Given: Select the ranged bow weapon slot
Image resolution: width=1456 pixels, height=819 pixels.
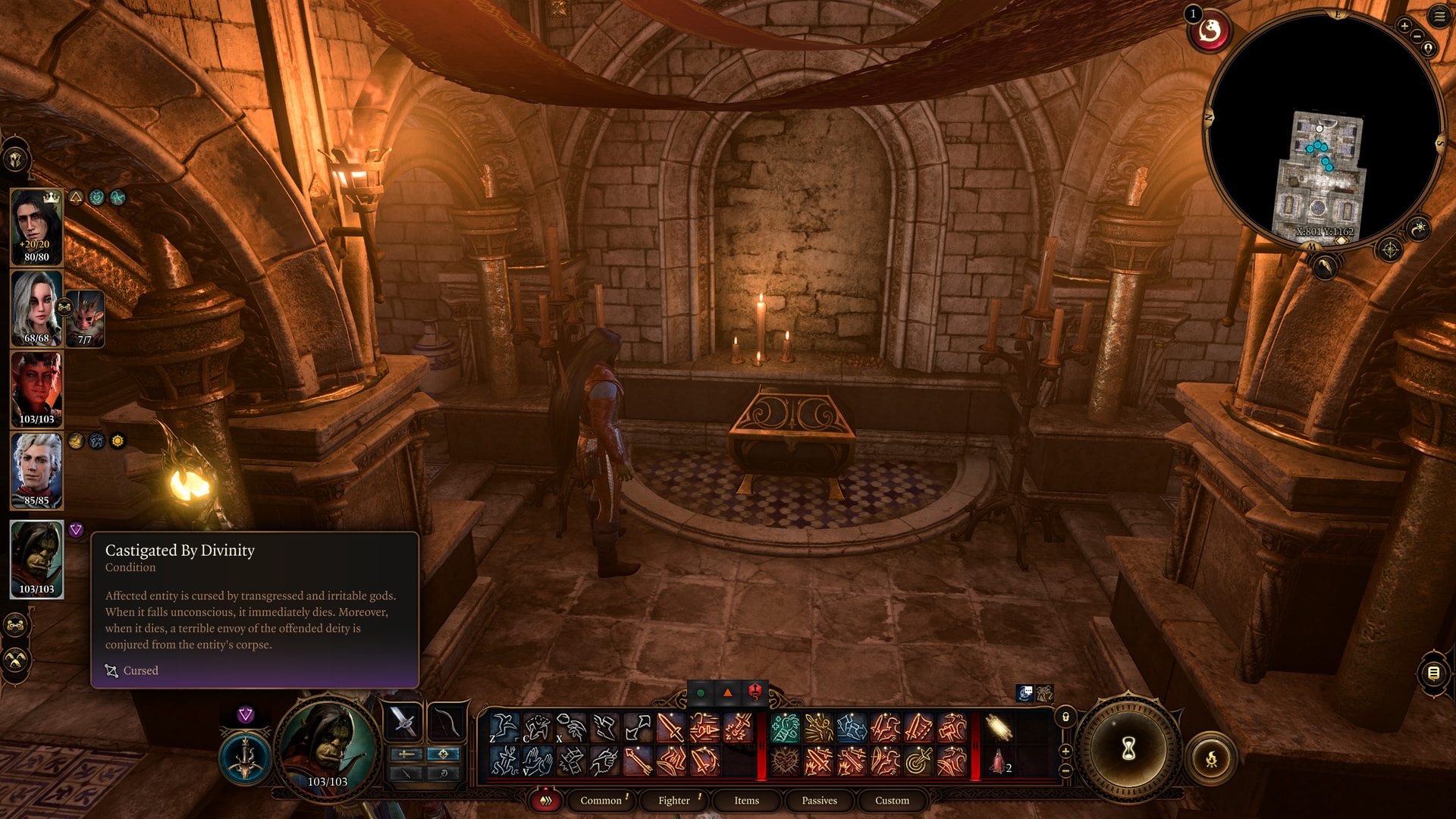Looking at the screenshot, I should [x=445, y=722].
